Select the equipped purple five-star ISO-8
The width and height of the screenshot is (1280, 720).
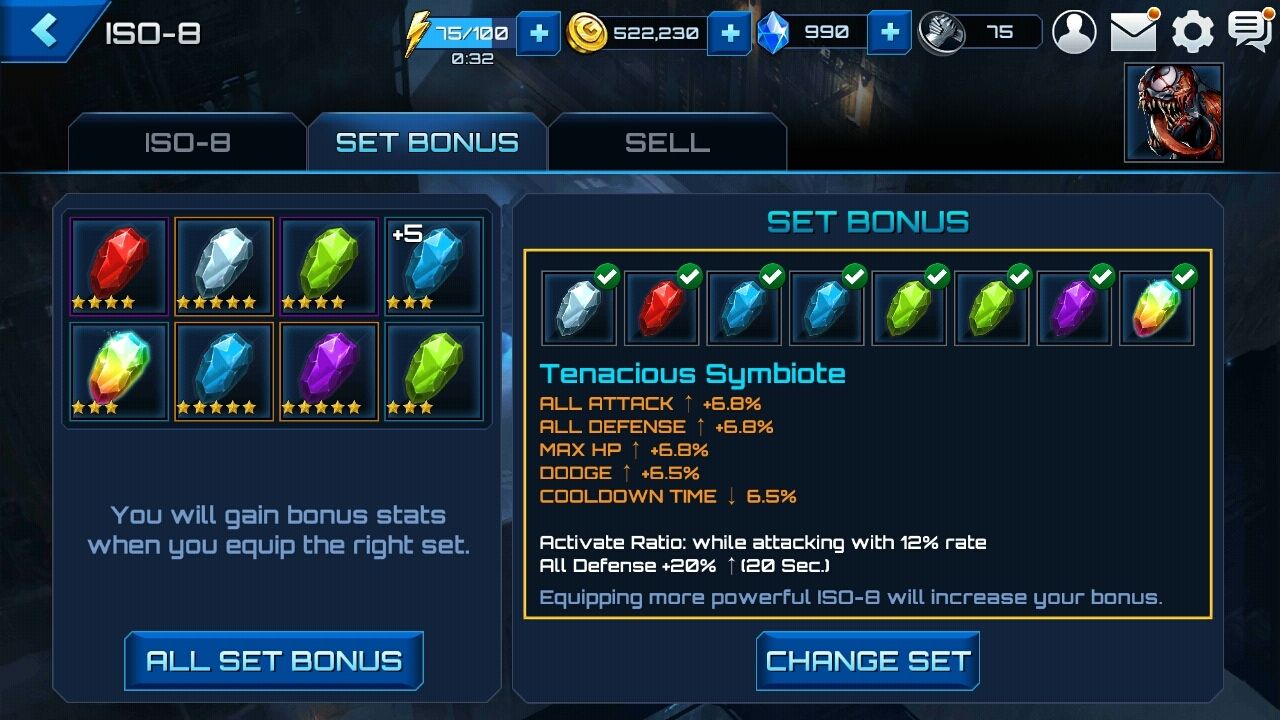coord(329,371)
